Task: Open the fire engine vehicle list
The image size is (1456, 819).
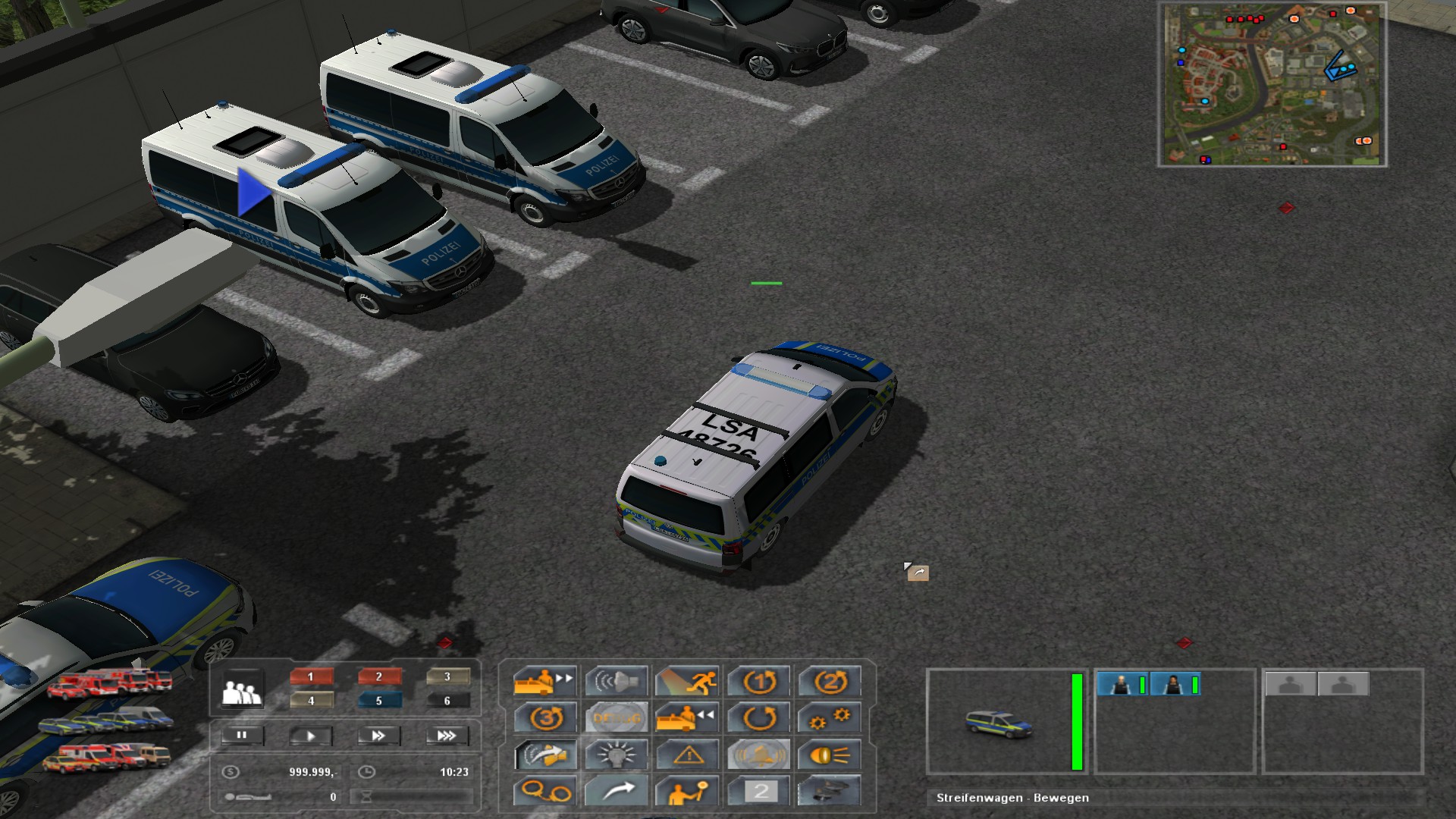Action: click(110, 683)
